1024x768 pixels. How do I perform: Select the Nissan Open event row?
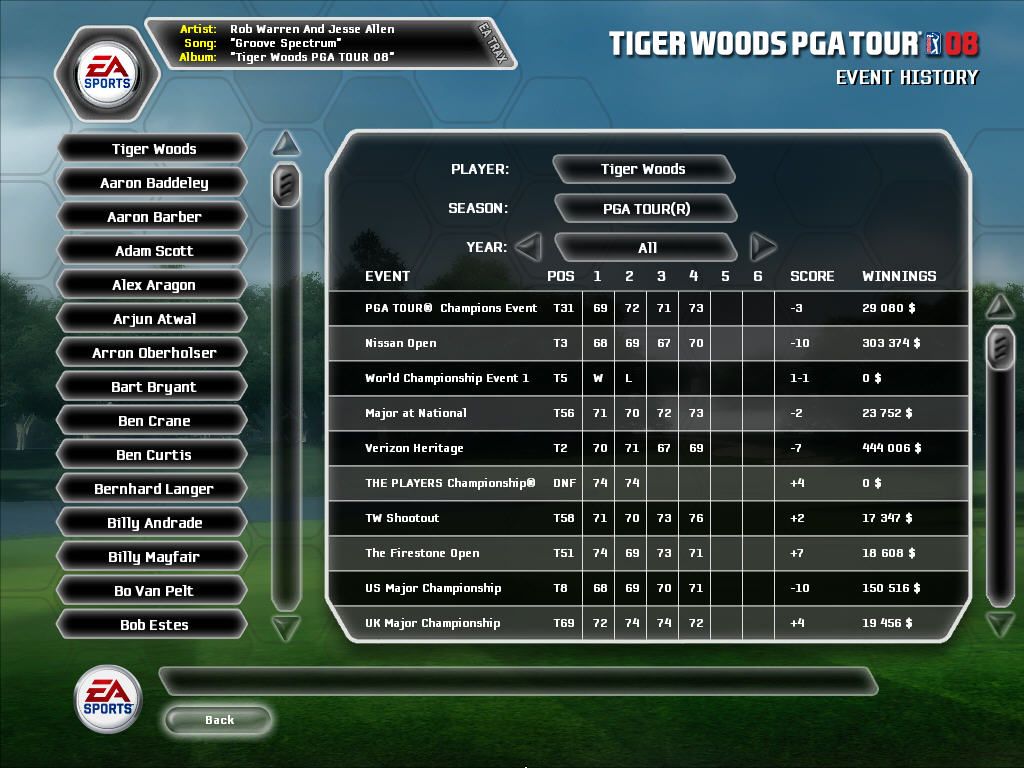[648, 343]
